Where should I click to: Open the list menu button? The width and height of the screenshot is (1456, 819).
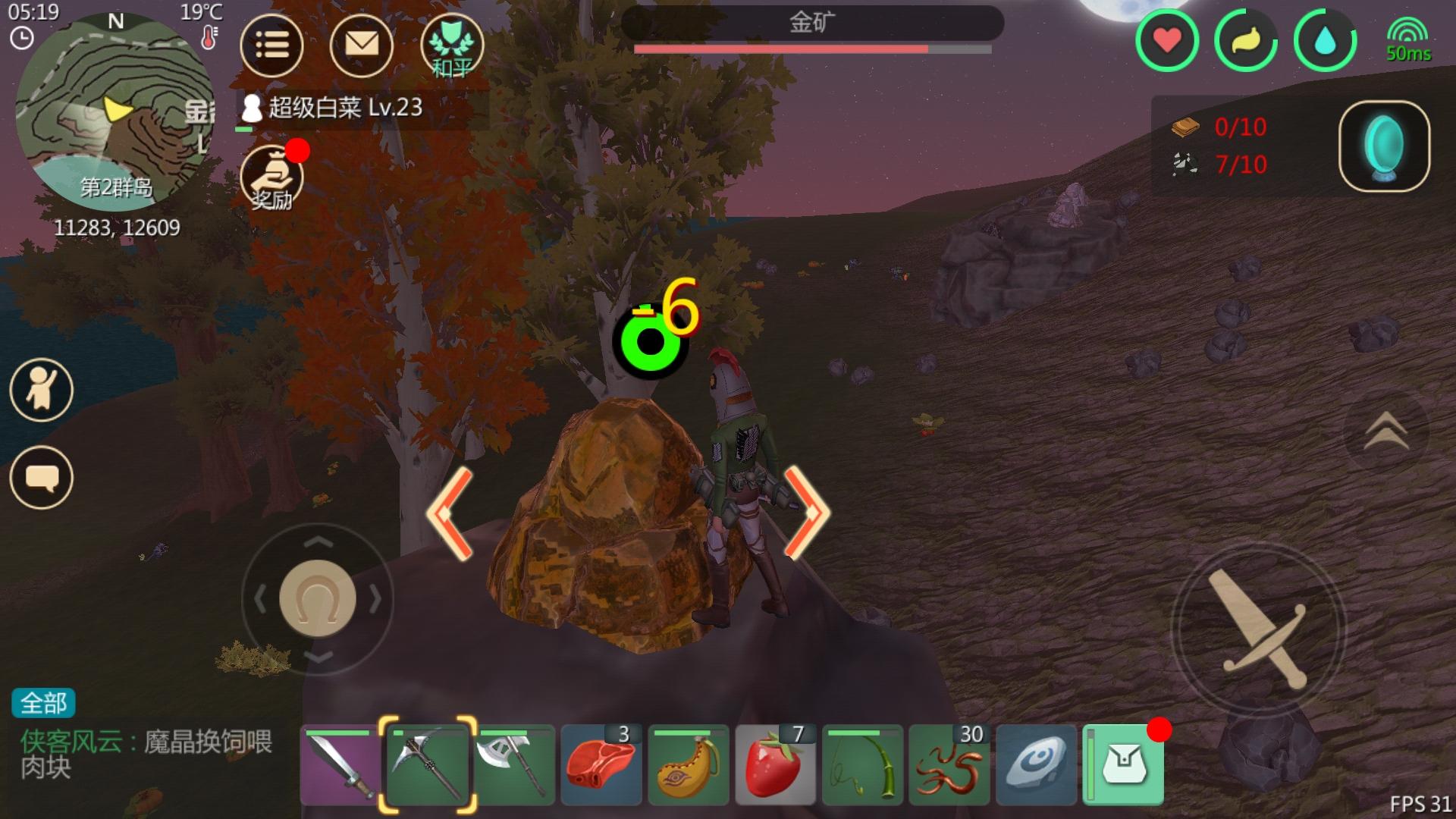tap(271, 45)
